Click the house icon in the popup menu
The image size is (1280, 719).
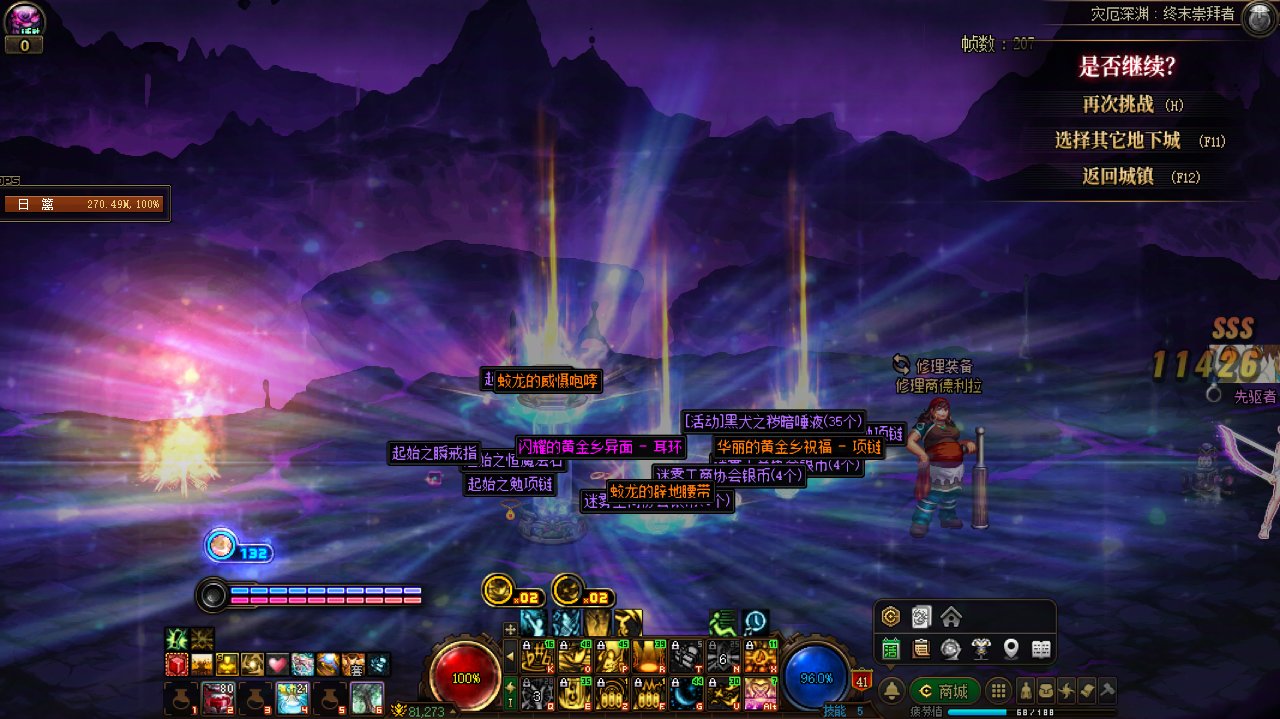[950, 617]
